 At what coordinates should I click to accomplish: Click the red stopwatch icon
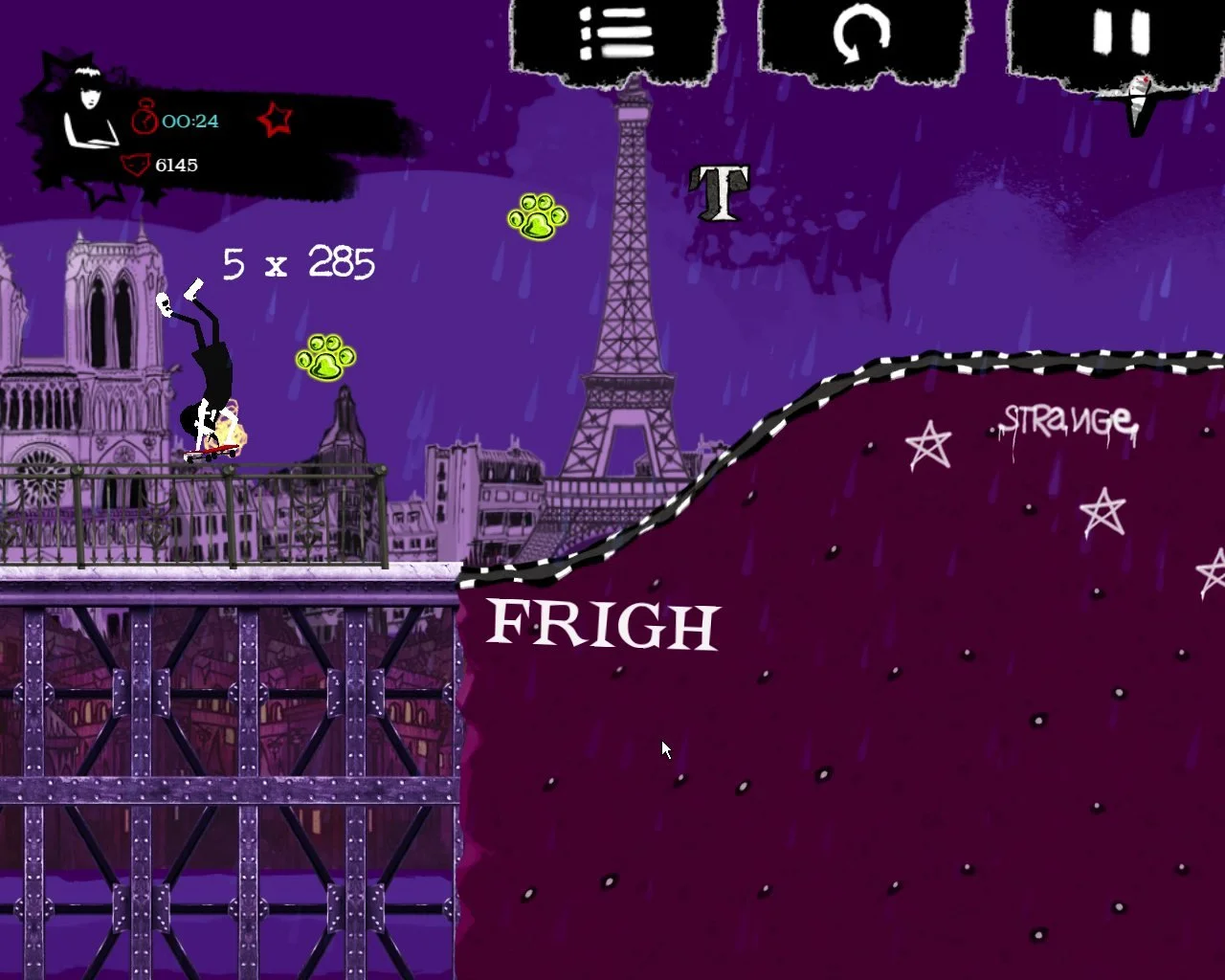point(145,119)
